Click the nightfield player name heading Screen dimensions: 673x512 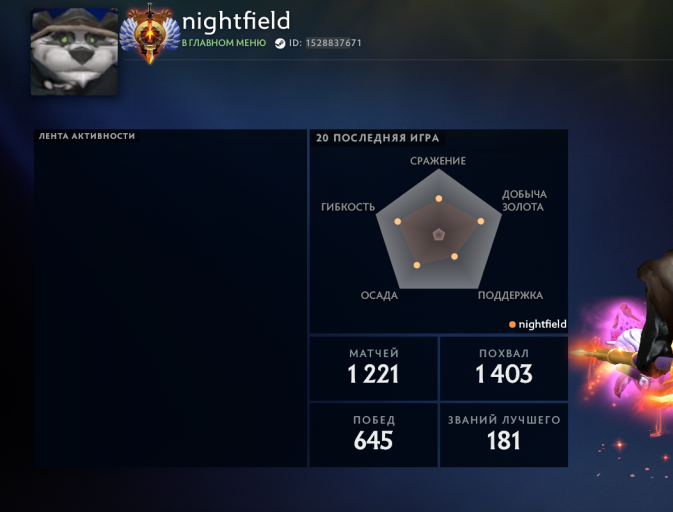236,21
